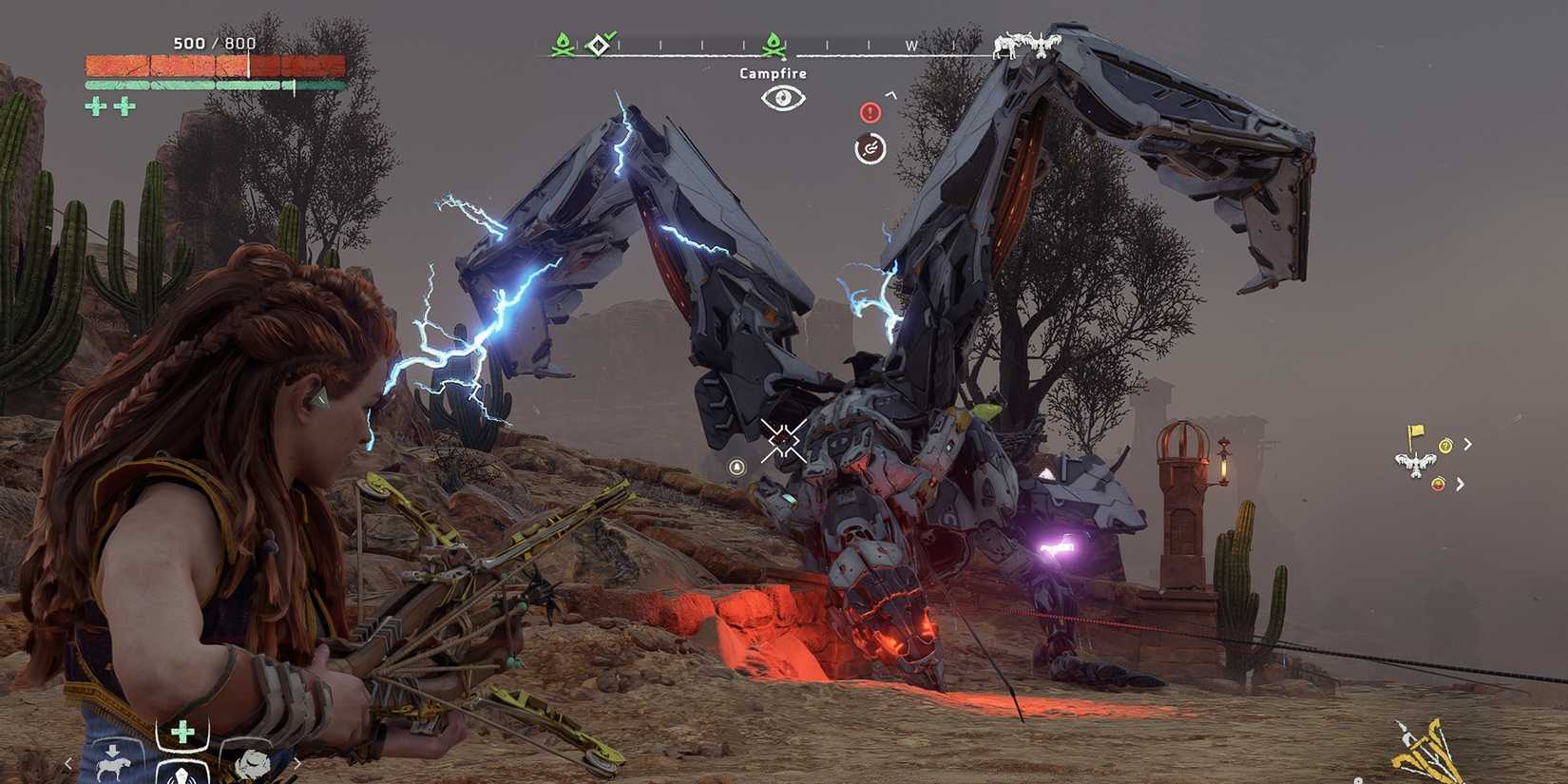Toggle the up-arrow interaction prompt near the crosshair
The height and width of the screenshot is (784, 1568).
click(737, 468)
